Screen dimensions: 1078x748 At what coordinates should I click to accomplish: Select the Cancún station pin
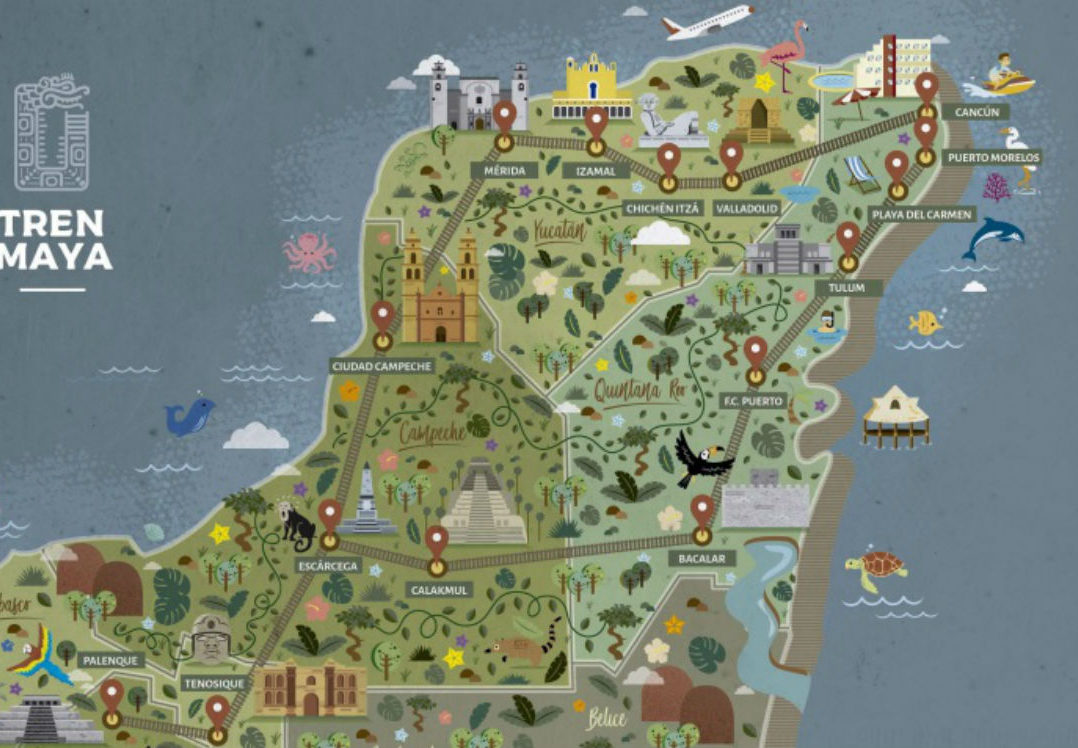(927, 88)
